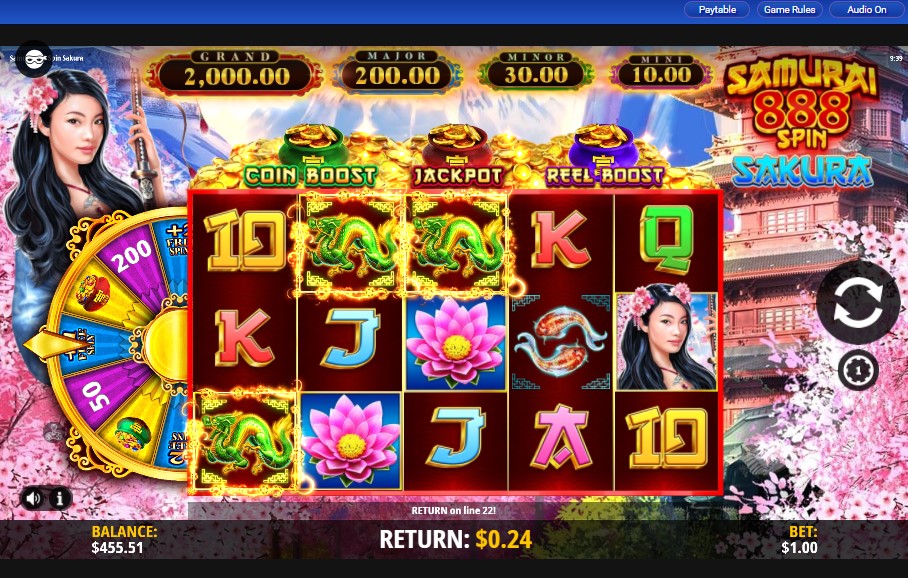Open the bet chip selector

(857, 370)
